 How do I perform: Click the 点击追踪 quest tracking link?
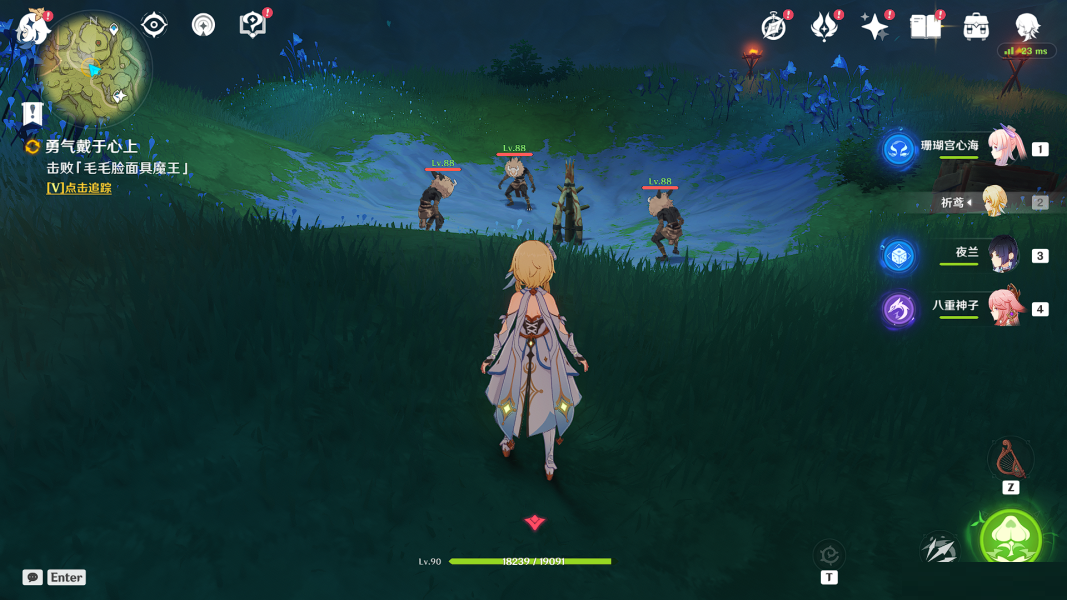pyautogui.click(x=79, y=188)
